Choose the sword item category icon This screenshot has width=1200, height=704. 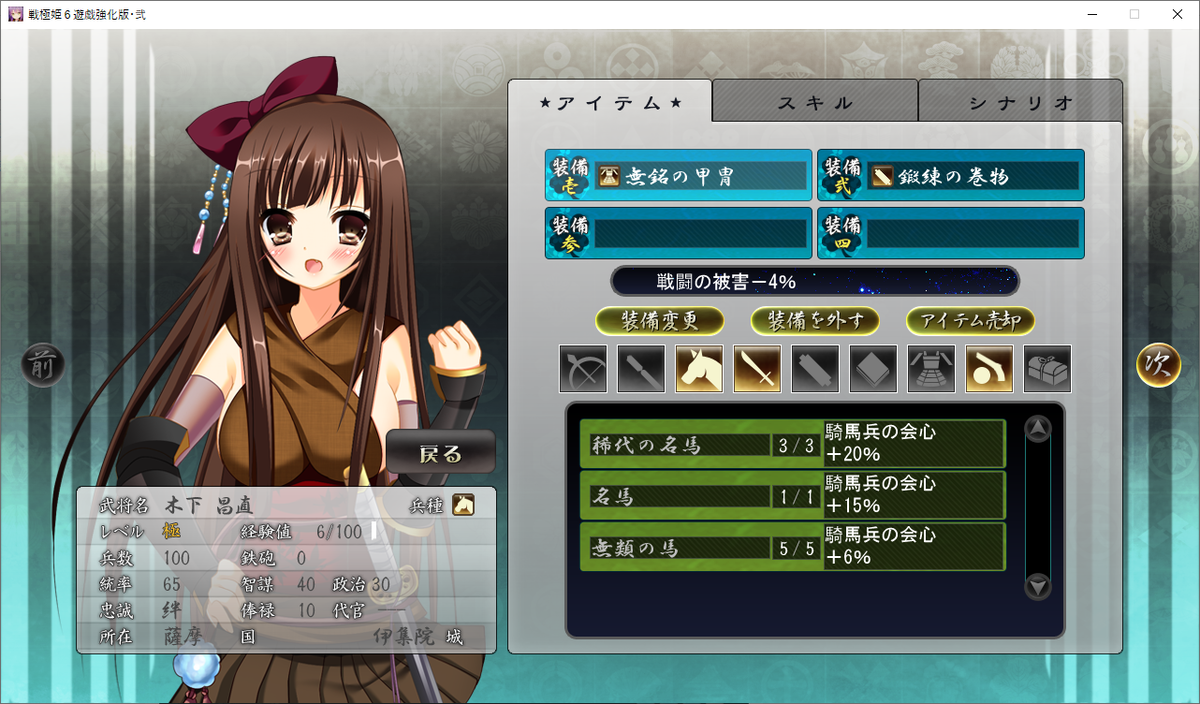[x=757, y=369]
